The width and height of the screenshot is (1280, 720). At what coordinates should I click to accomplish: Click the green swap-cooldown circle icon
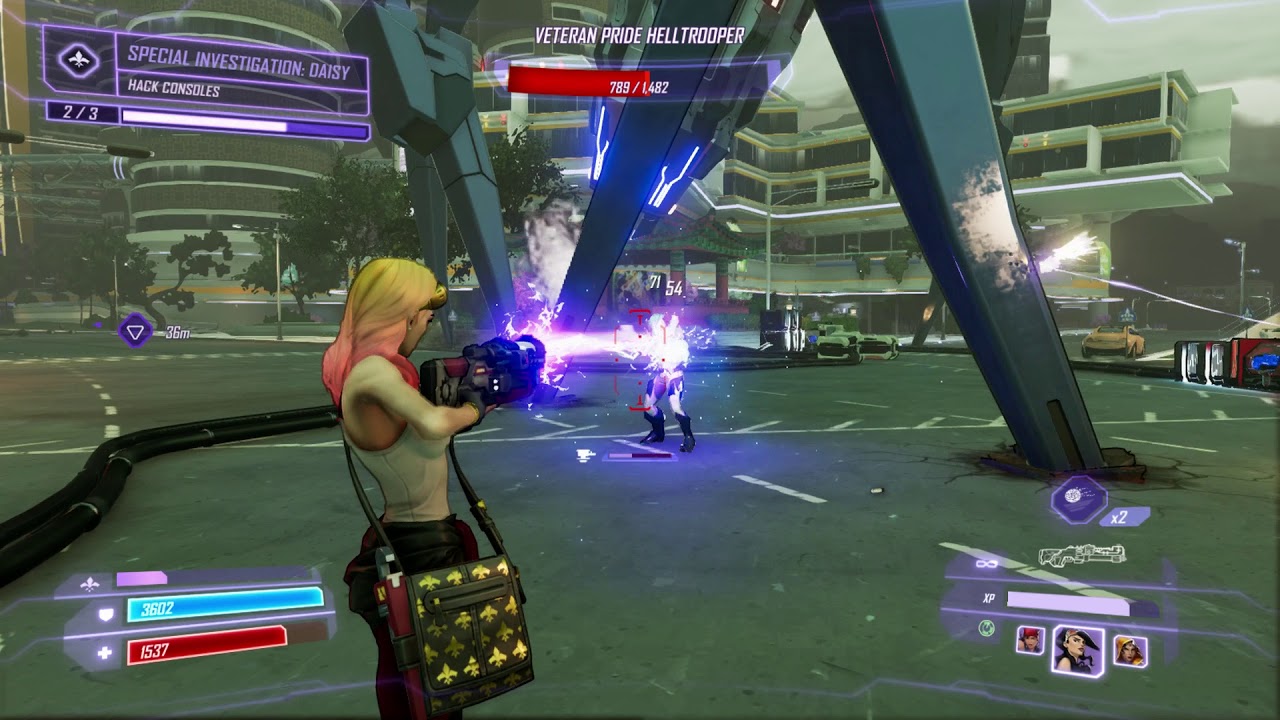coord(987,628)
